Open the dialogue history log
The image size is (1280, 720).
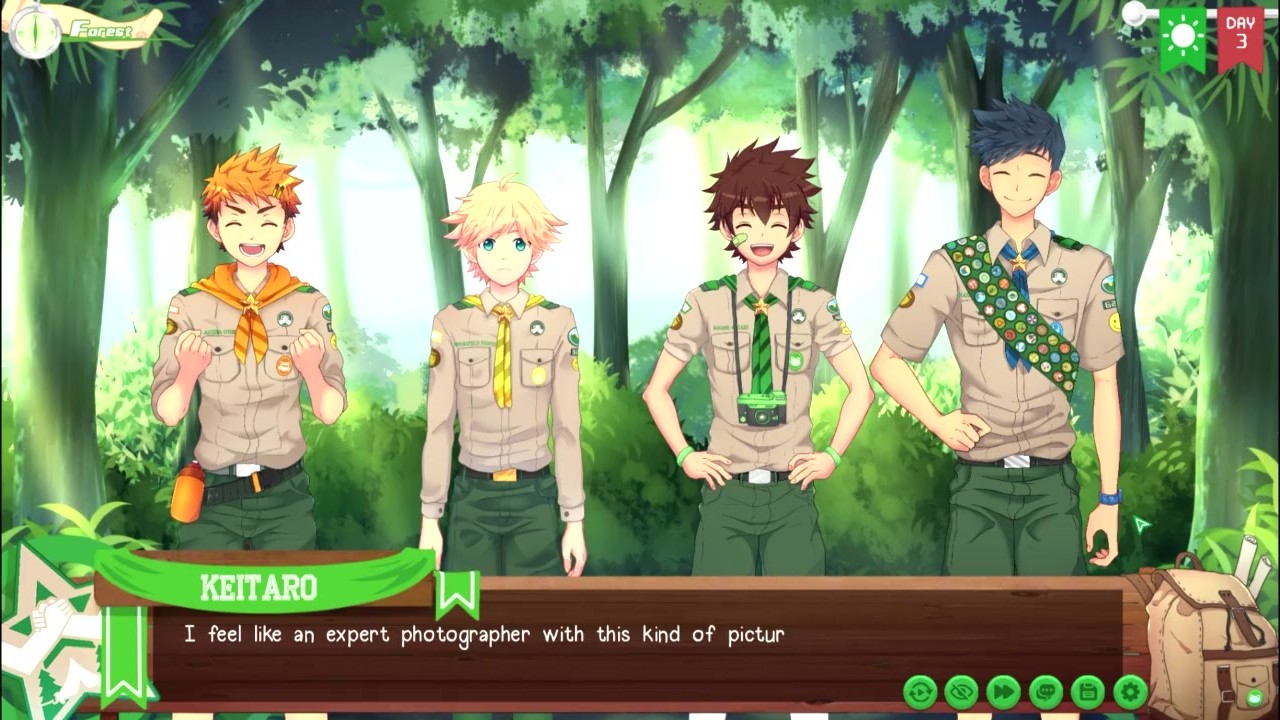(x=1046, y=691)
